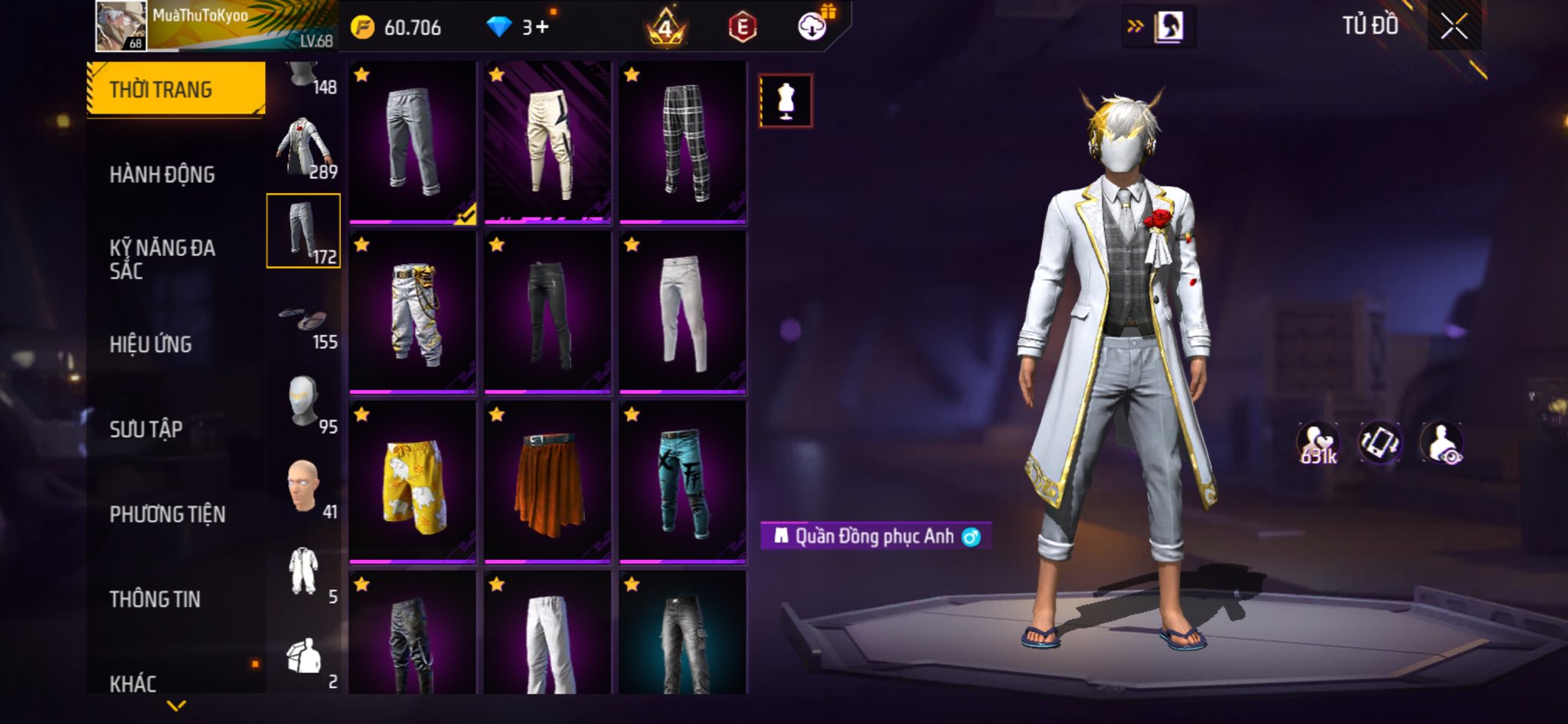Select the black leather pants
This screenshot has width=1568, height=724.
coord(547,313)
